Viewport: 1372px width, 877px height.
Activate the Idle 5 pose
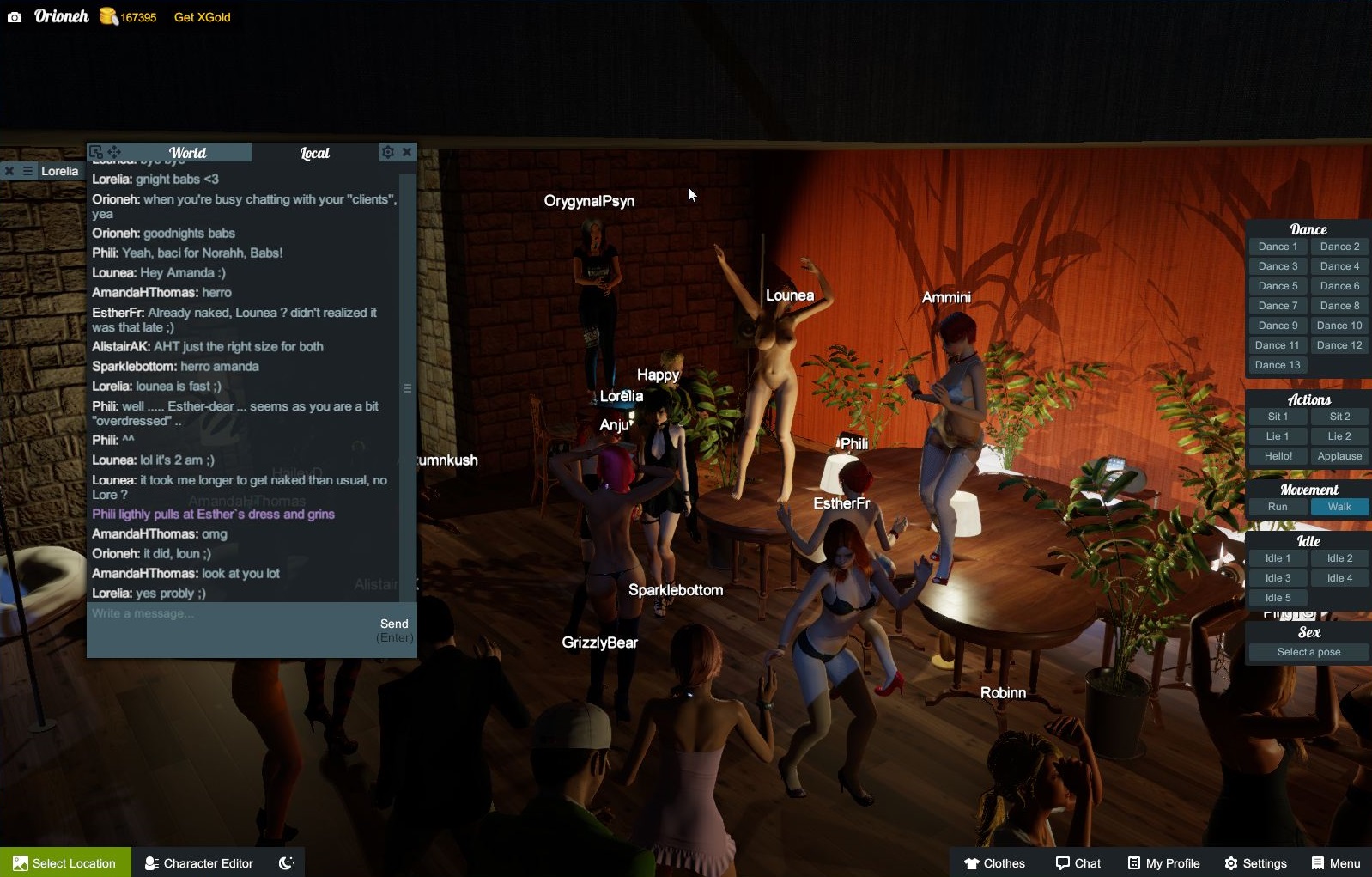(x=1278, y=598)
